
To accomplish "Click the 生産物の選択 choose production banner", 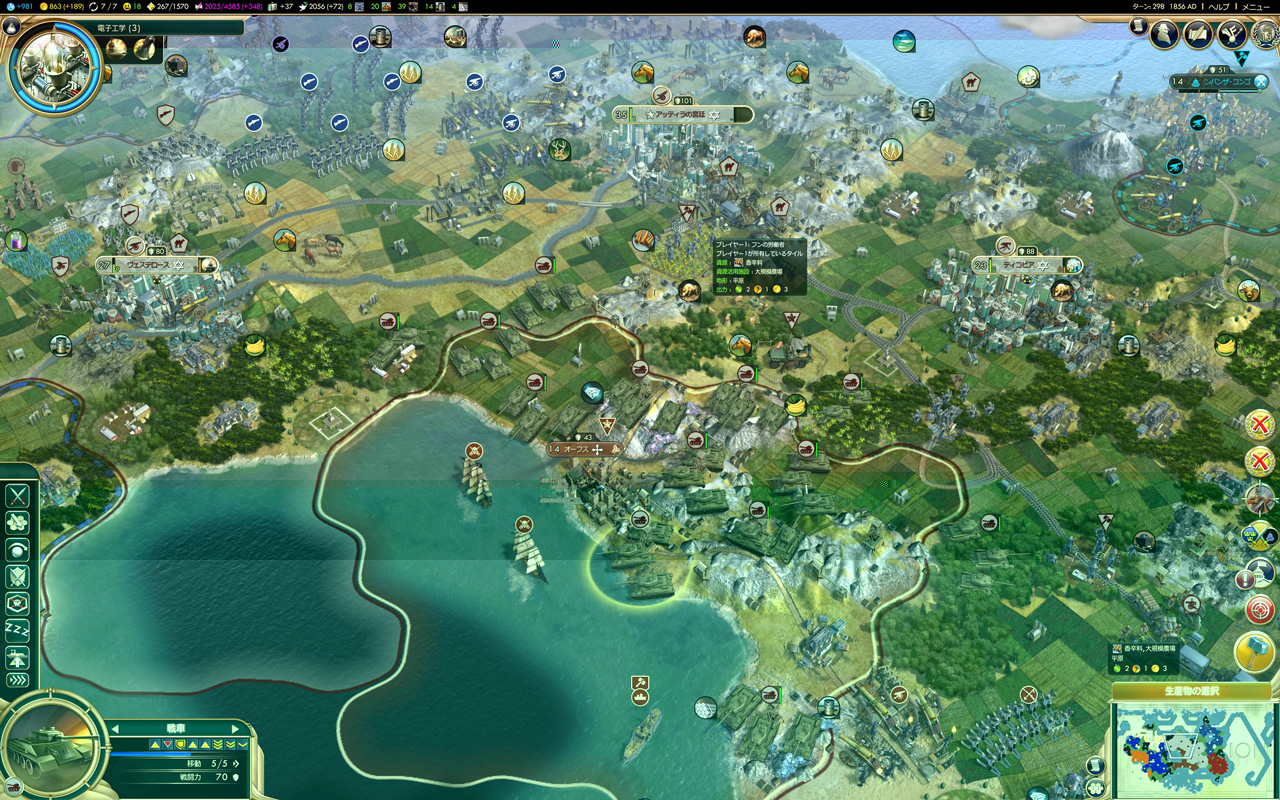I will (x=1191, y=691).
